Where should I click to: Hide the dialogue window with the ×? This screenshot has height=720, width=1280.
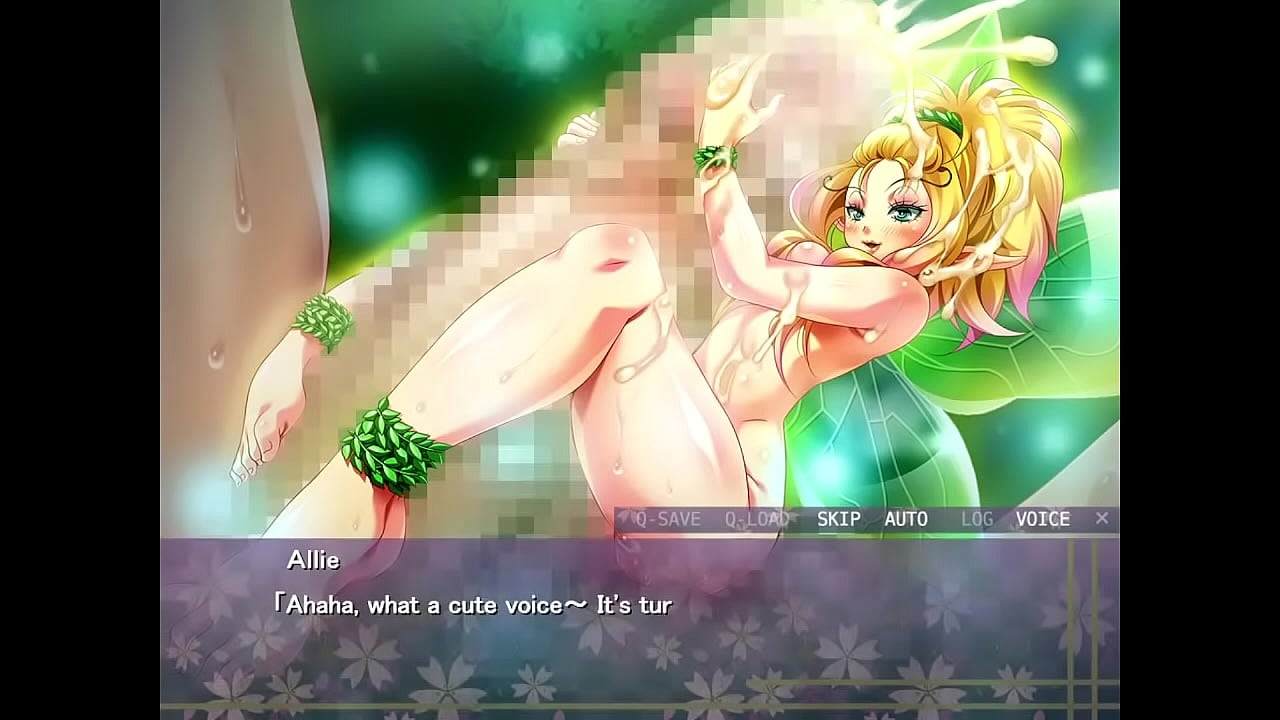1101,518
